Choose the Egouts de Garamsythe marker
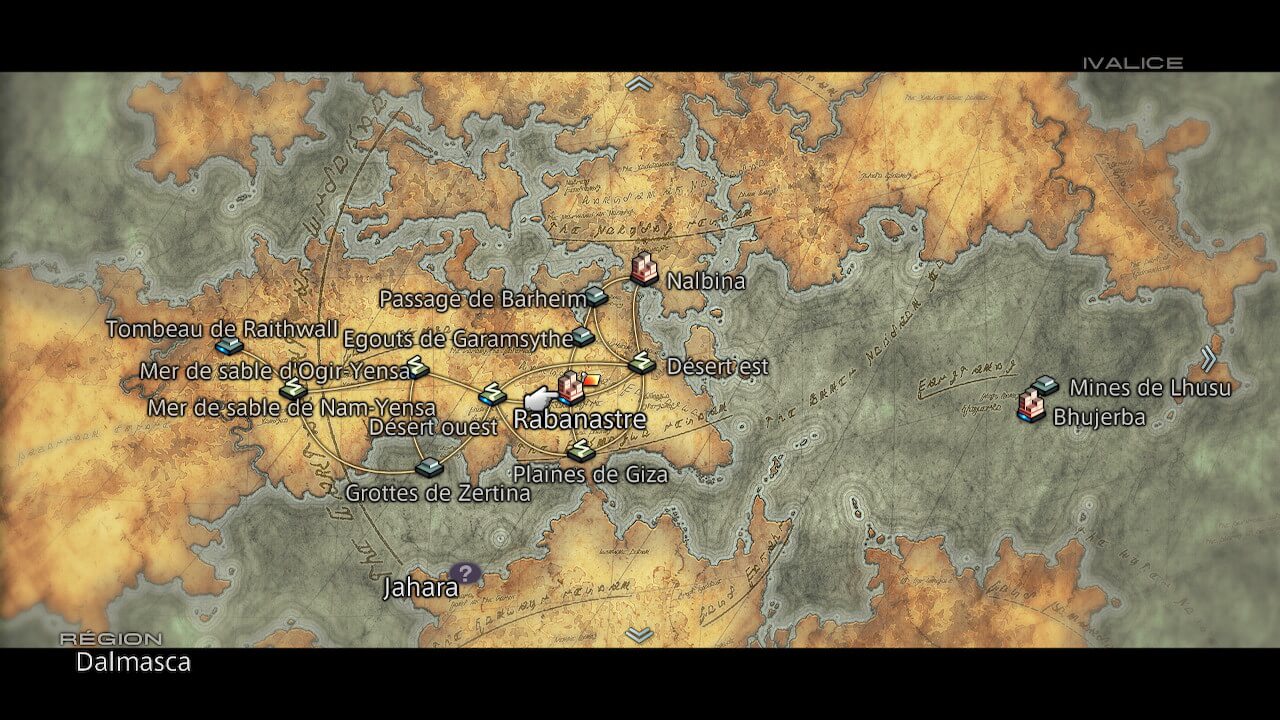The width and height of the screenshot is (1280, 720). [584, 336]
